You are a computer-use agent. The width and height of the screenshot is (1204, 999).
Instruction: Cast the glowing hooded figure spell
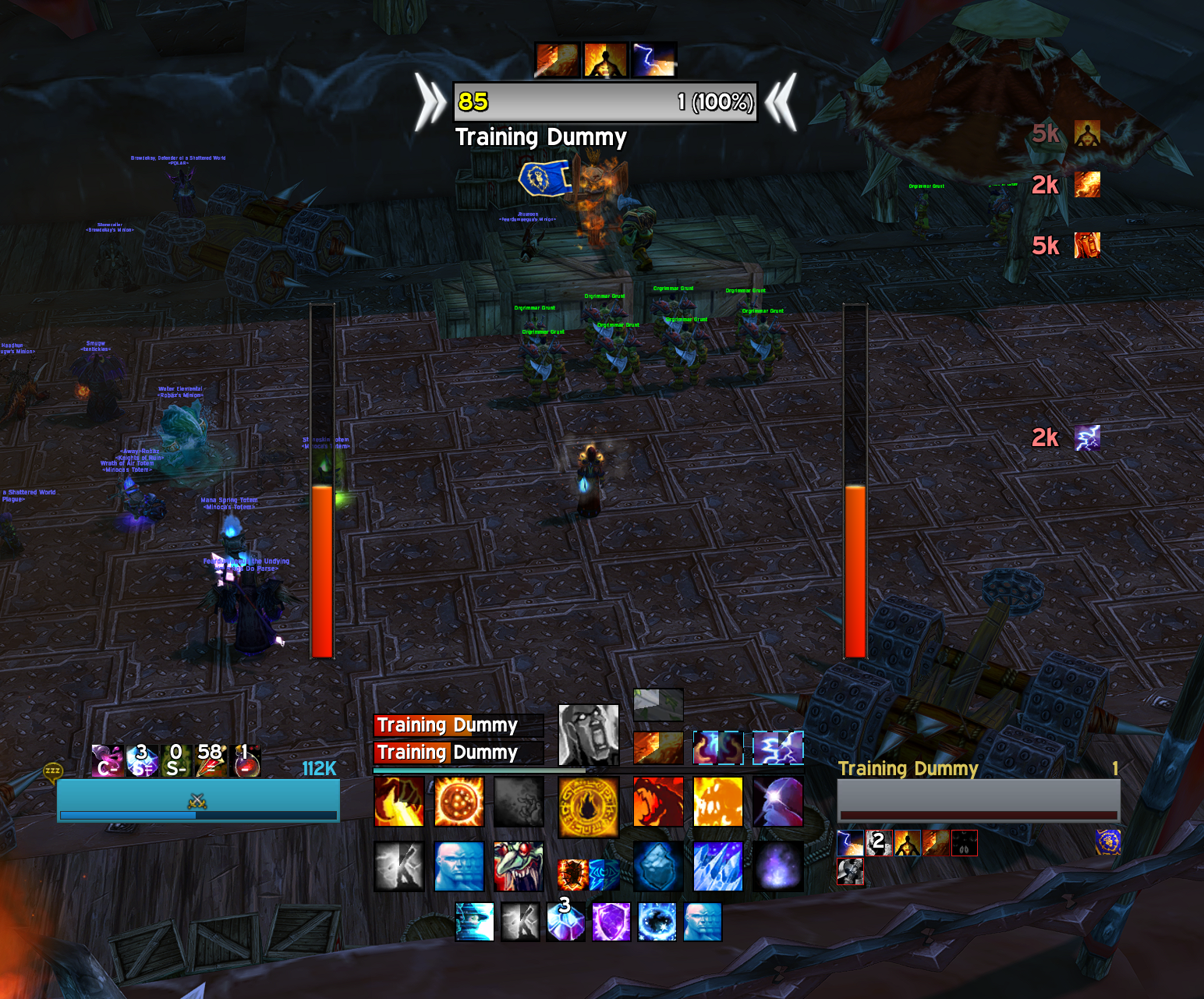[777, 802]
